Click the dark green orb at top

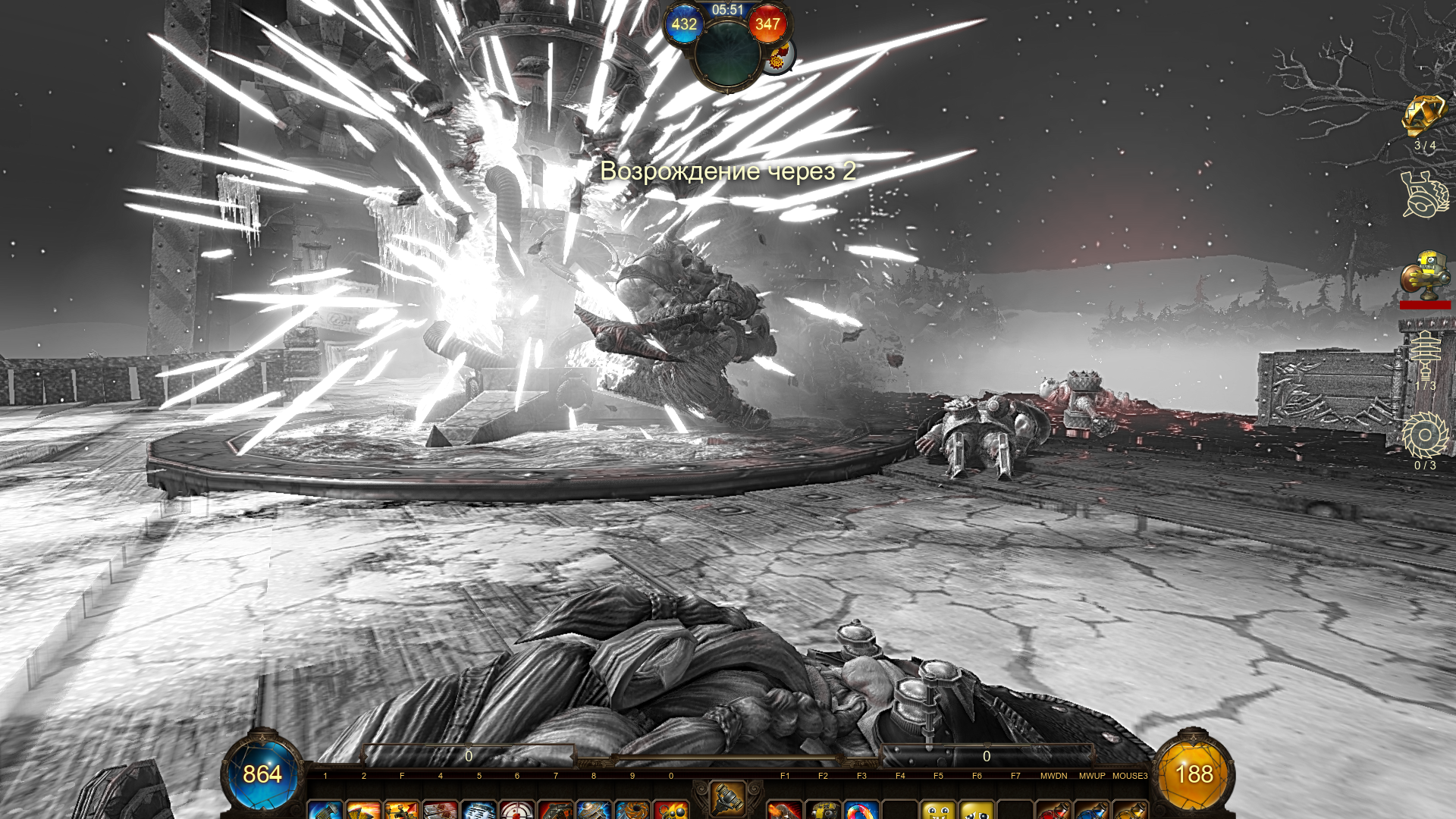tap(727, 53)
